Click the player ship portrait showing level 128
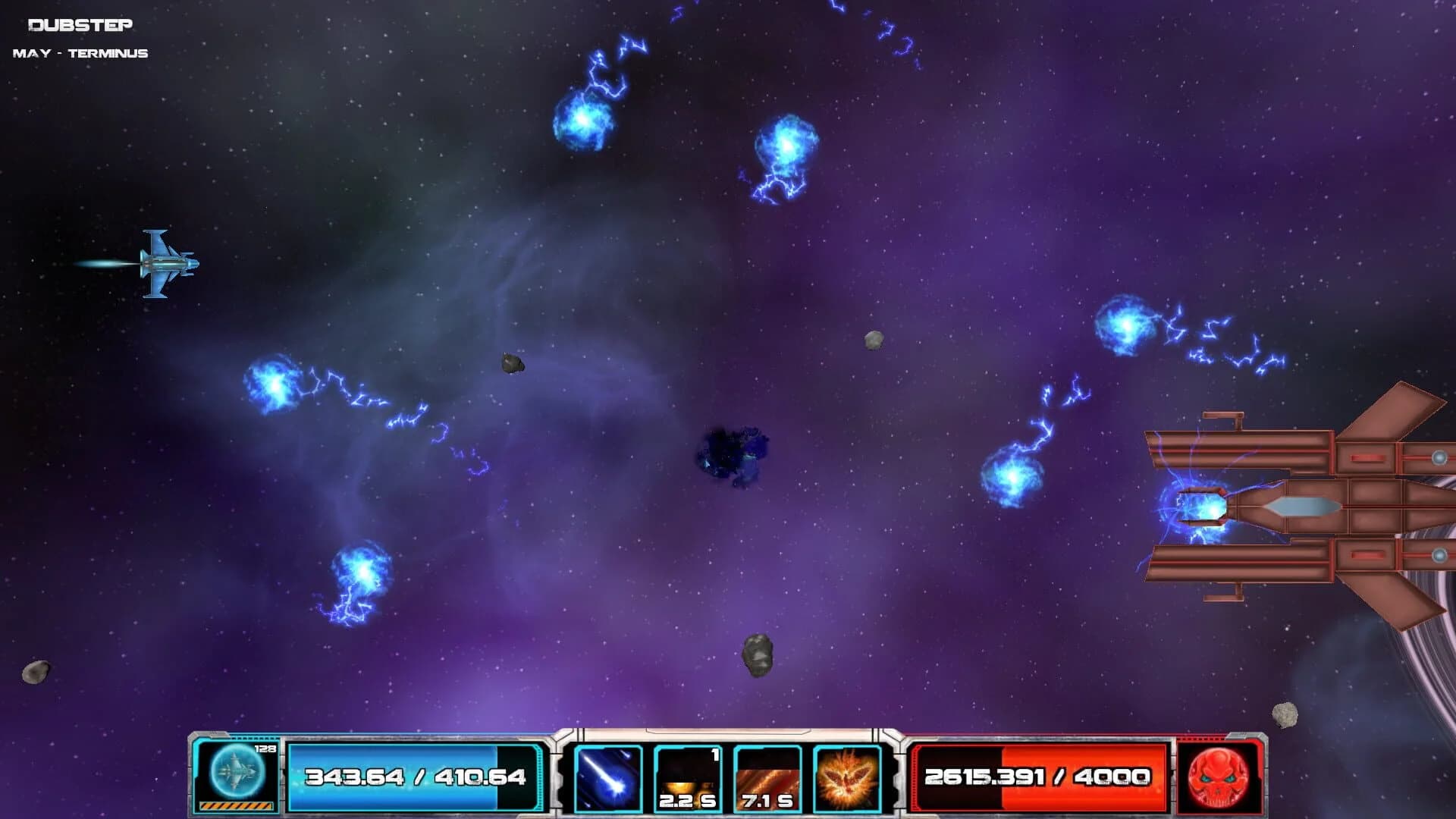This screenshot has height=819, width=1456. pos(237,772)
